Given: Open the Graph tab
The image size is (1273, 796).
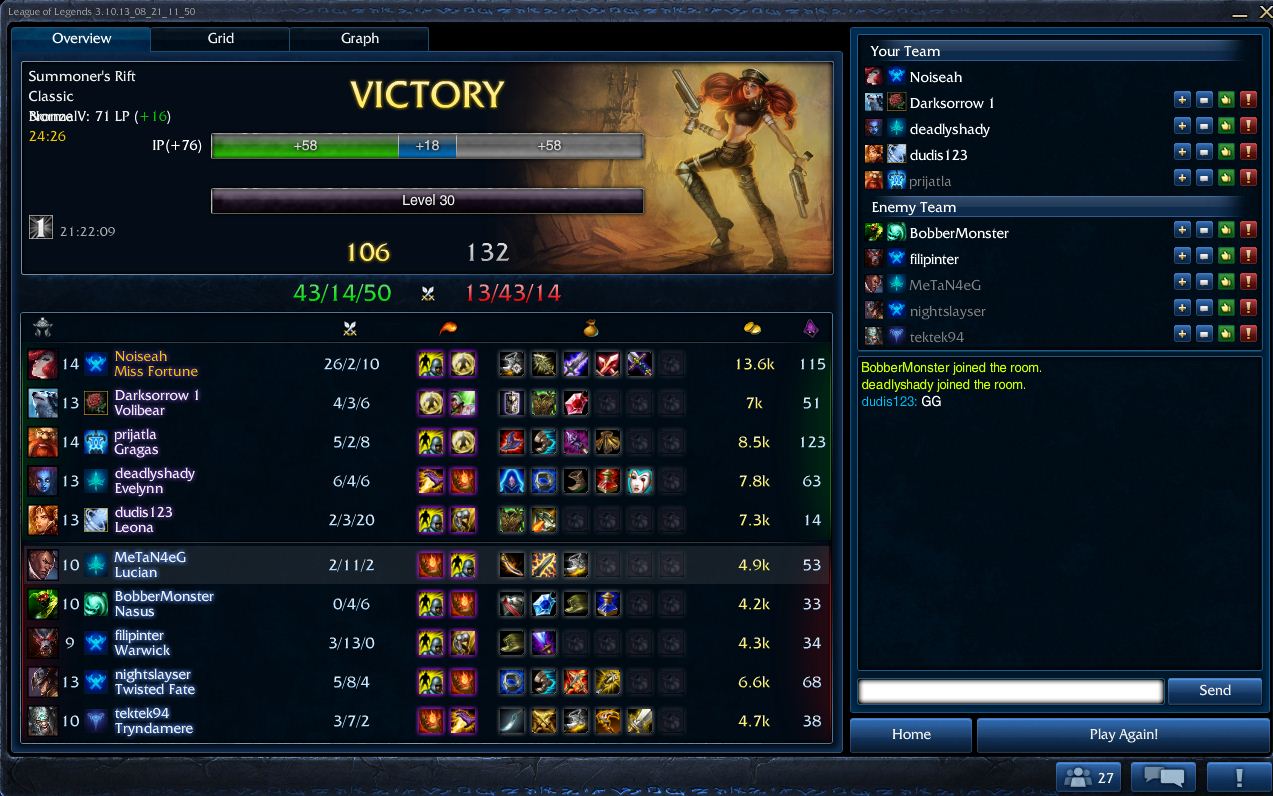Looking at the screenshot, I should click(x=359, y=38).
